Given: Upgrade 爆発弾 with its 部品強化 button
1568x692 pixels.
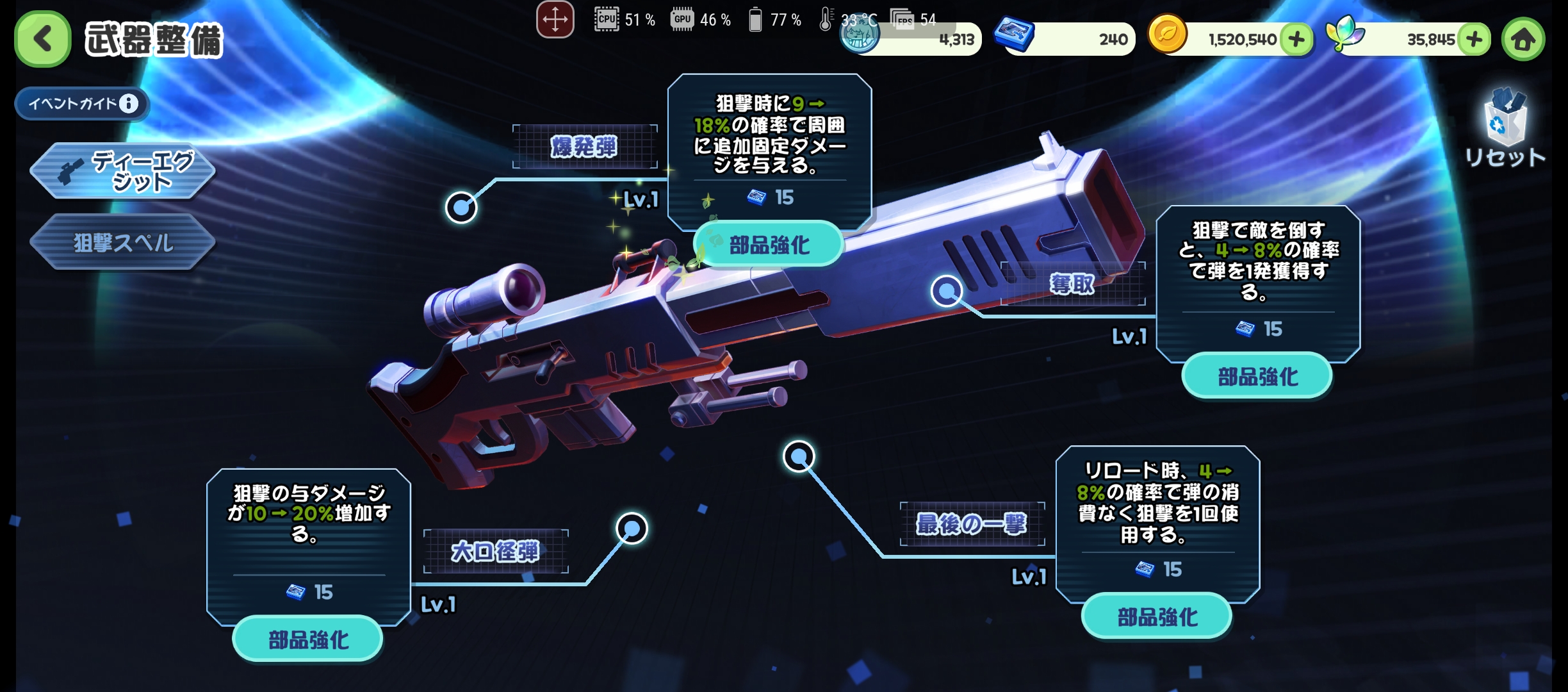Looking at the screenshot, I should pyautogui.click(x=769, y=244).
